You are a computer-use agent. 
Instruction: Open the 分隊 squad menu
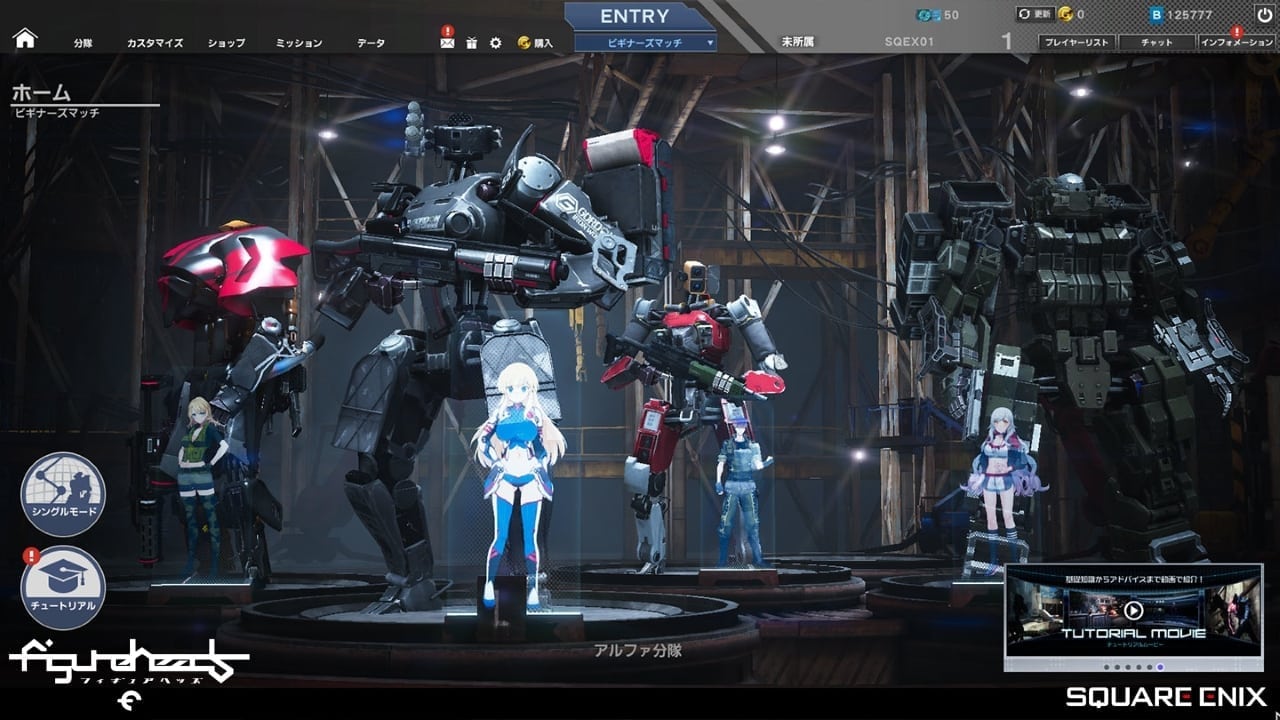[x=83, y=43]
